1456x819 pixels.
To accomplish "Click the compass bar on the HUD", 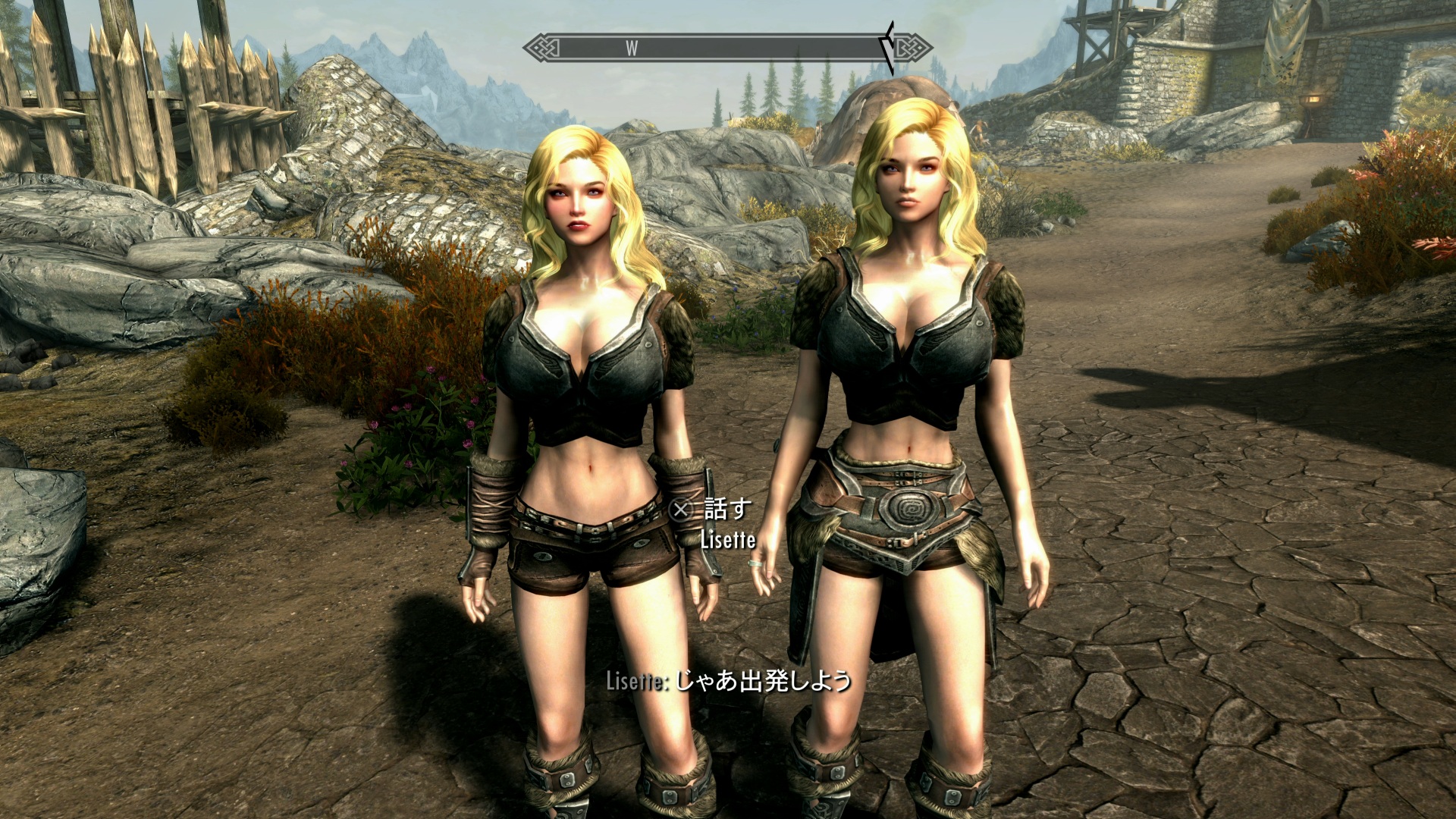I will pyautogui.click(x=726, y=48).
